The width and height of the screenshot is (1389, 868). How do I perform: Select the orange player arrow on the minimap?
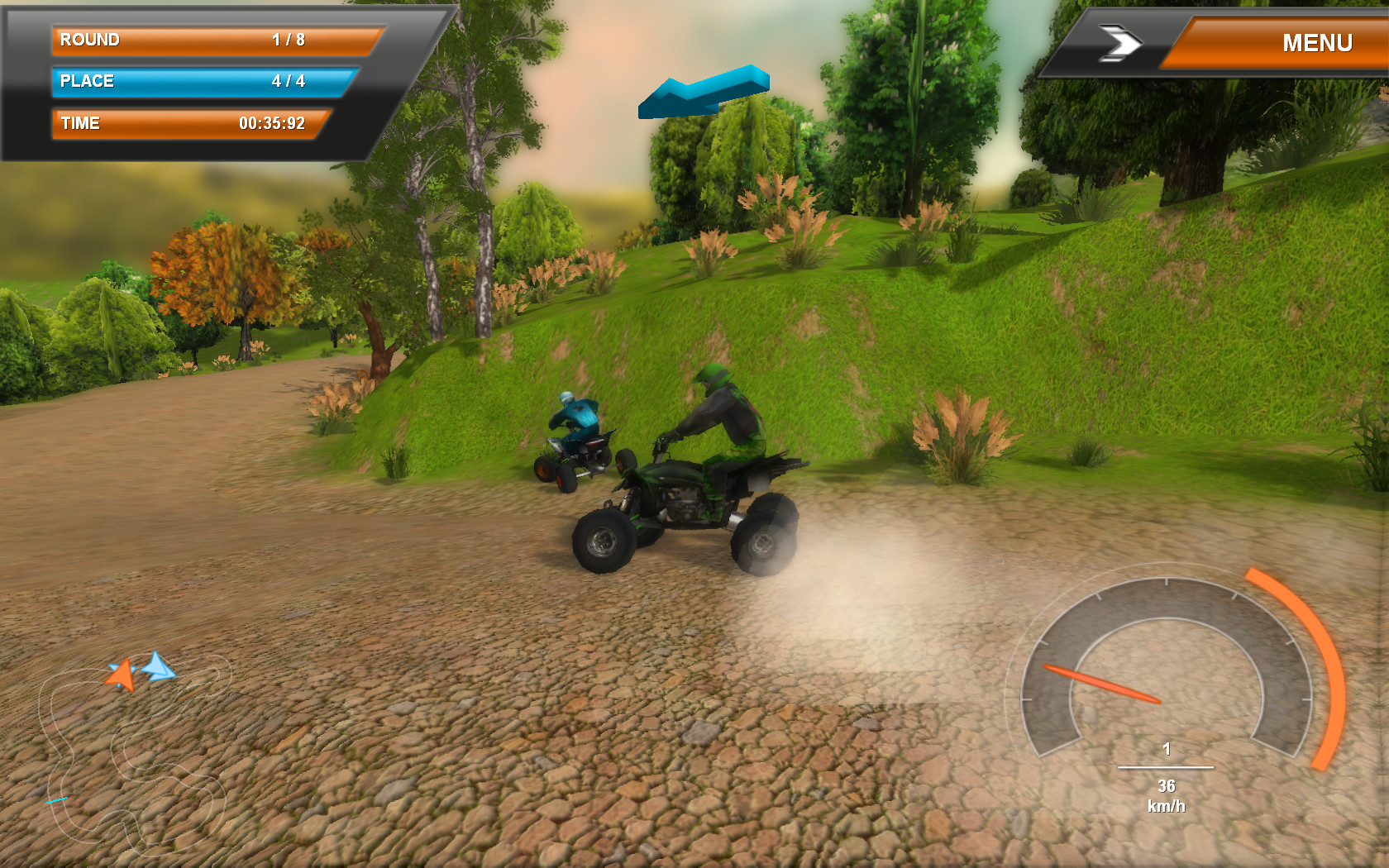124,674
